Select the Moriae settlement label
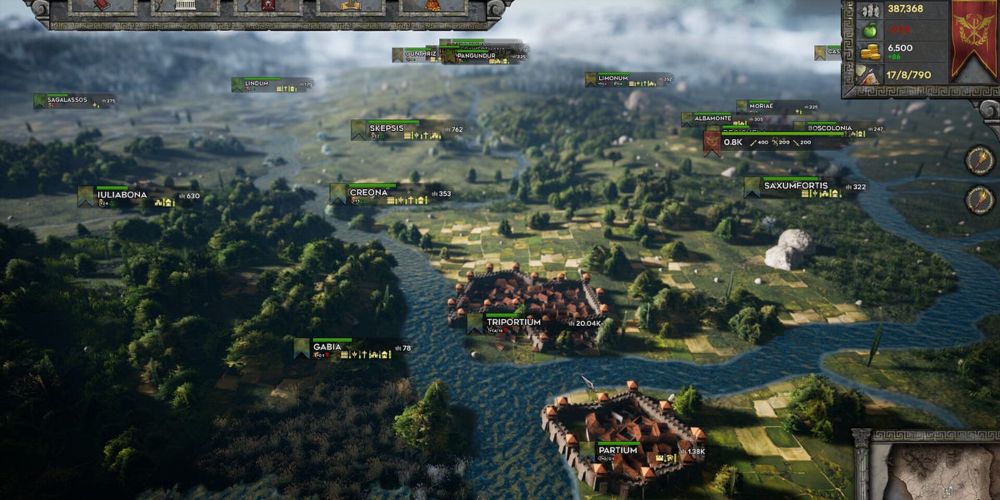This screenshot has width=1000, height=500. (x=763, y=106)
